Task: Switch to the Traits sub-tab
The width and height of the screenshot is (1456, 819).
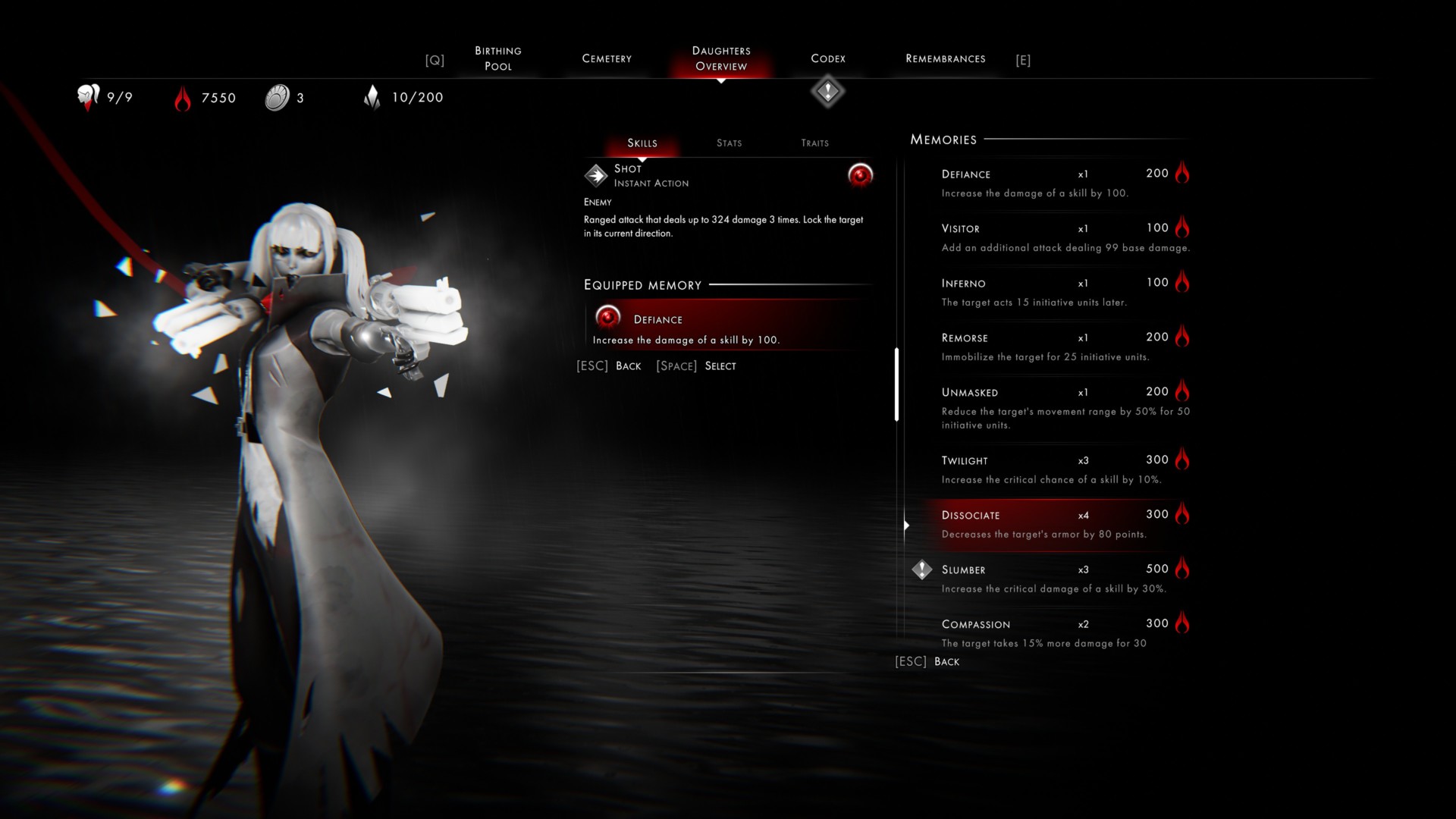Action: [x=815, y=143]
